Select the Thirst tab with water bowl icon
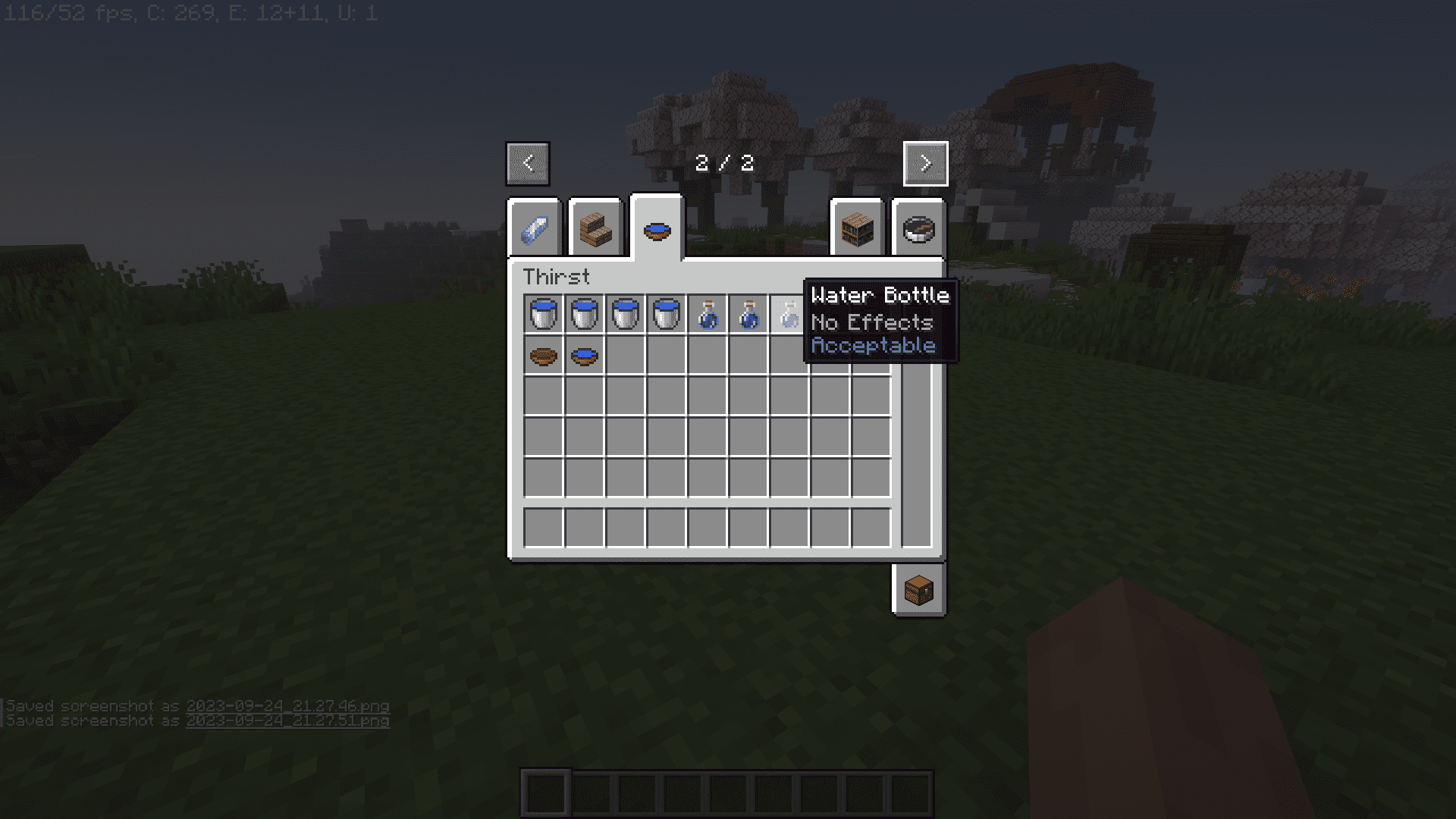The height and width of the screenshot is (819, 1456). tap(657, 229)
